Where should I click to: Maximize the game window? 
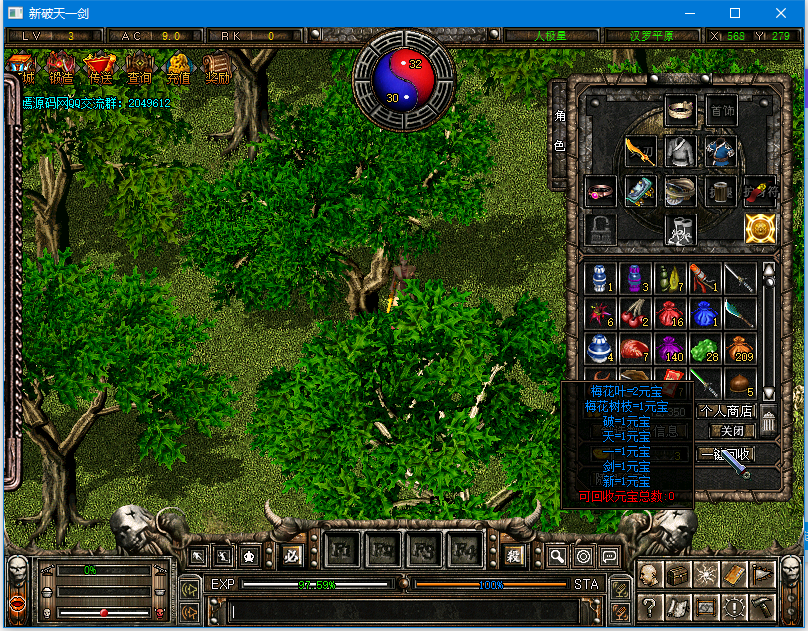(x=735, y=13)
